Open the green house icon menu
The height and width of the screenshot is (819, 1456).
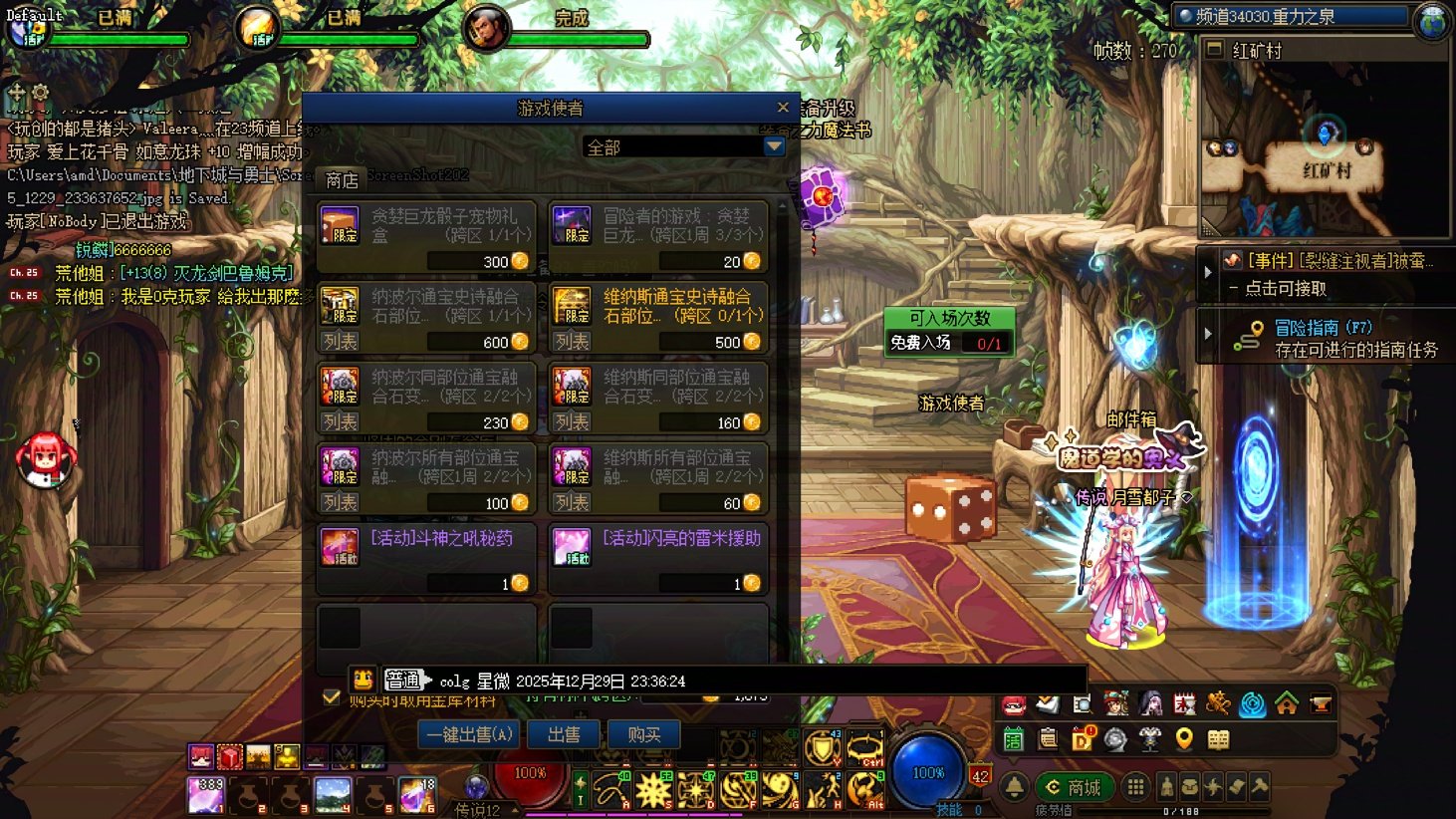1287,704
